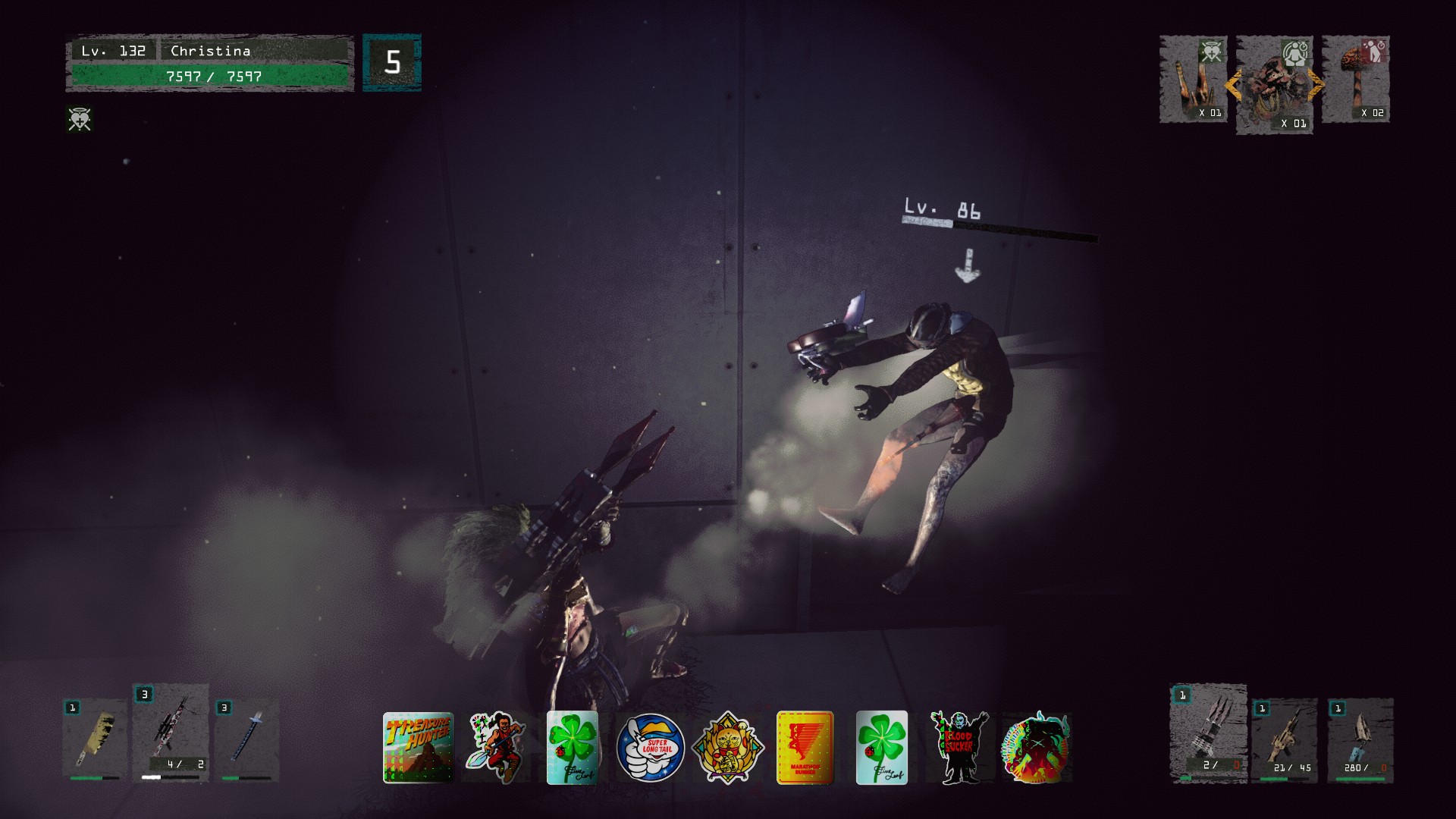Select the launcher weapon with 4/2 ammo

pos(171,733)
